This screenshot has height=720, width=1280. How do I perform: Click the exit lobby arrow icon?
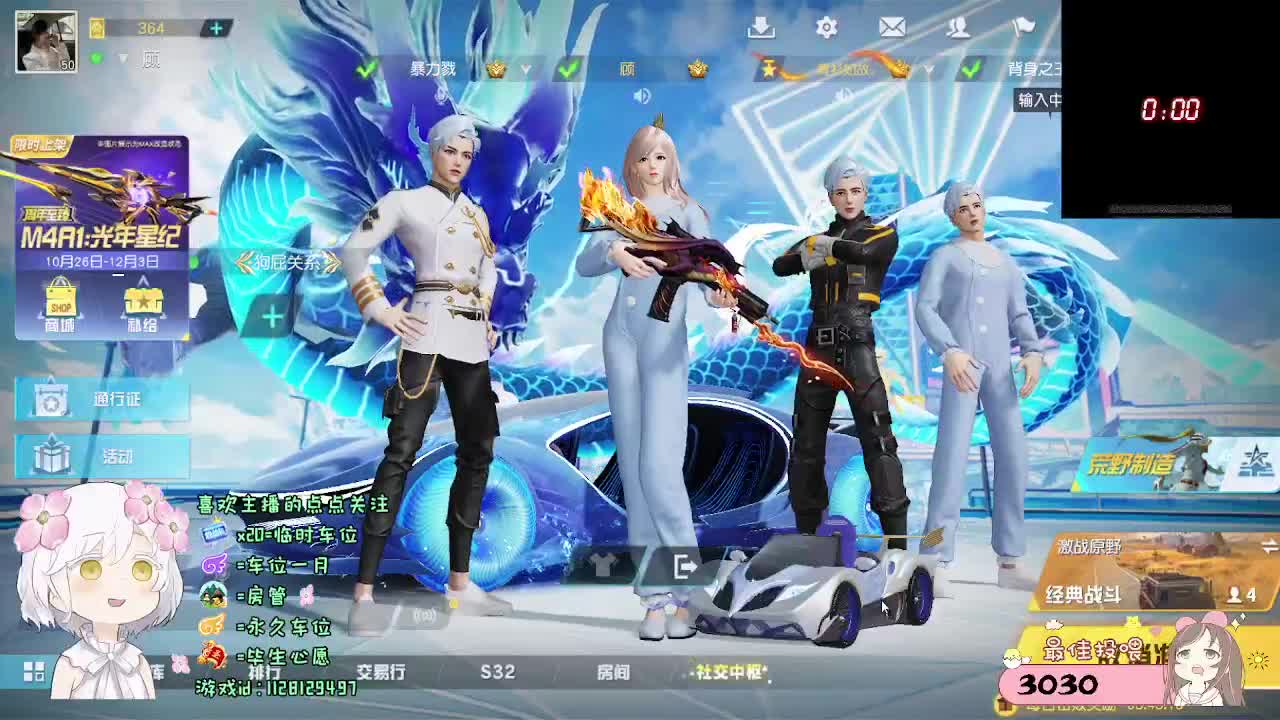pyautogui.click(x=686, y=565)
